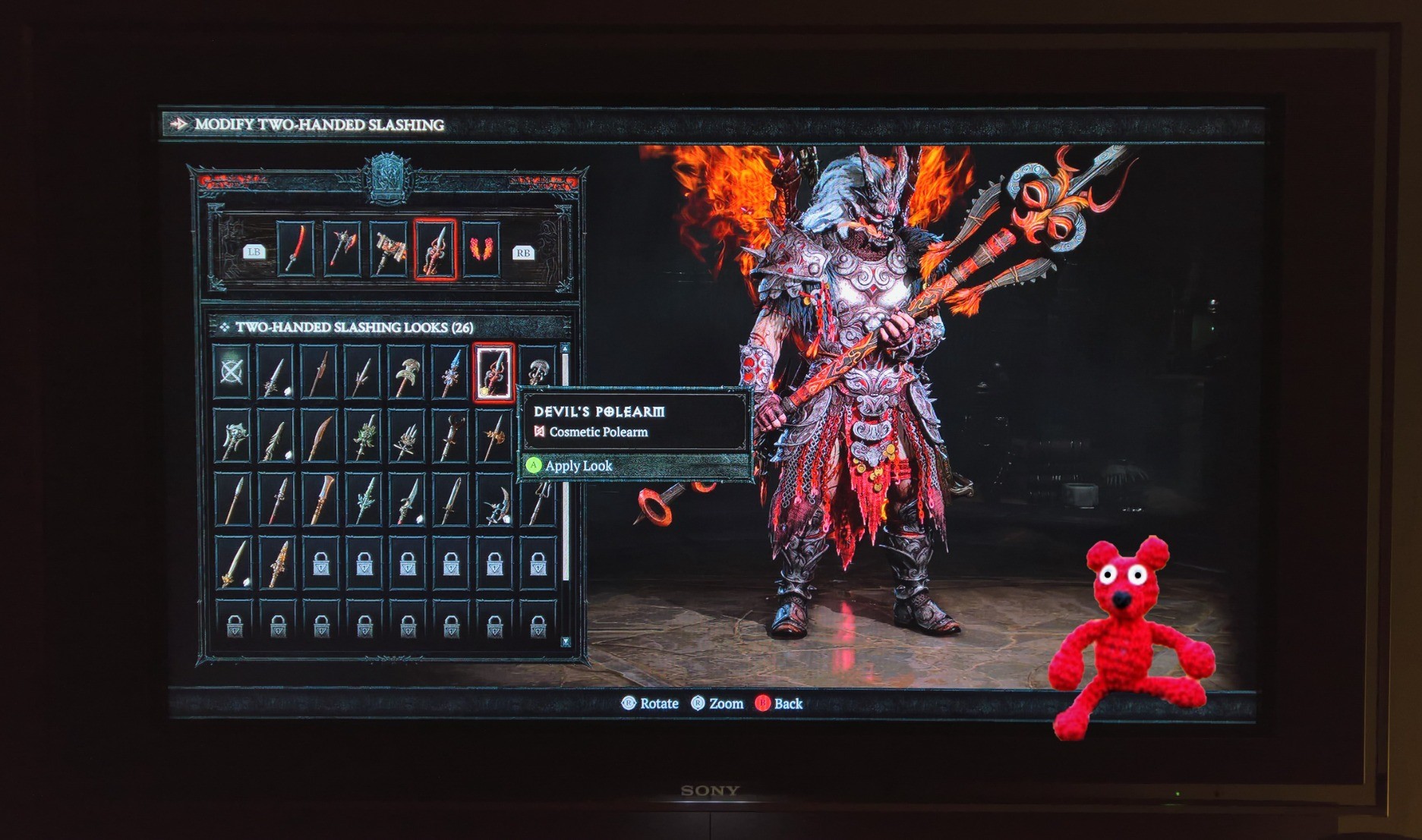Choose the scythe-shaped weapon look
Image resolution: width=1422 pixels, height=840 pixels.
point(495,500)
